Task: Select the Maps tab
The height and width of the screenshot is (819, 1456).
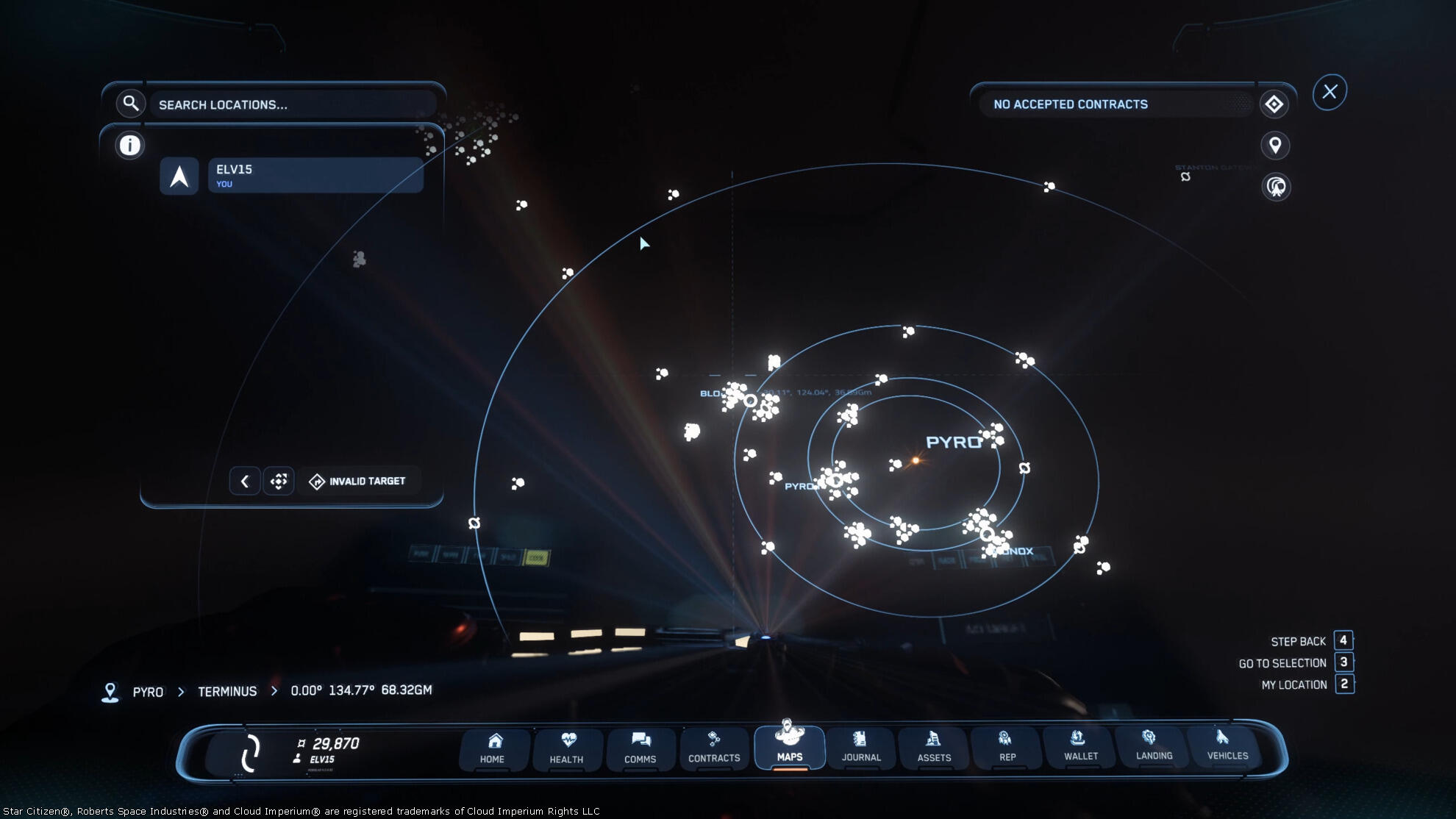Action: [x=789, y=747]
